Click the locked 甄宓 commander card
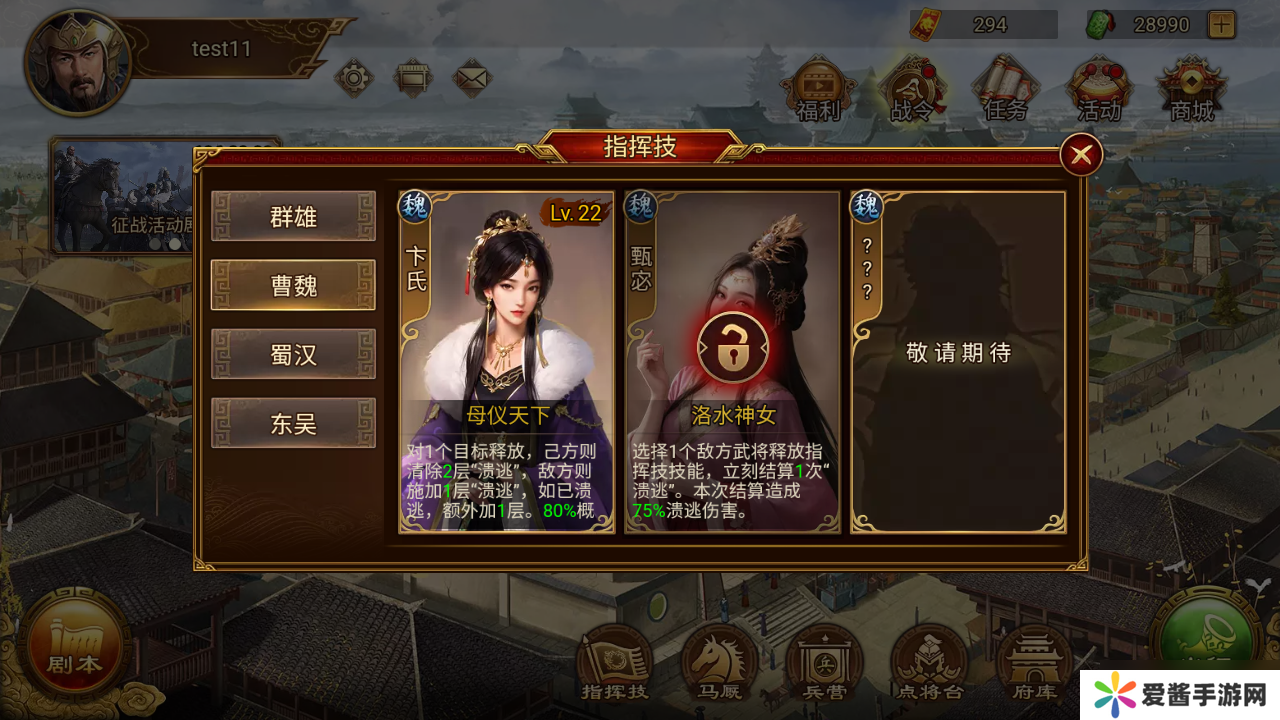Viewport: 1280px width, 720px height. coord(732,362)
